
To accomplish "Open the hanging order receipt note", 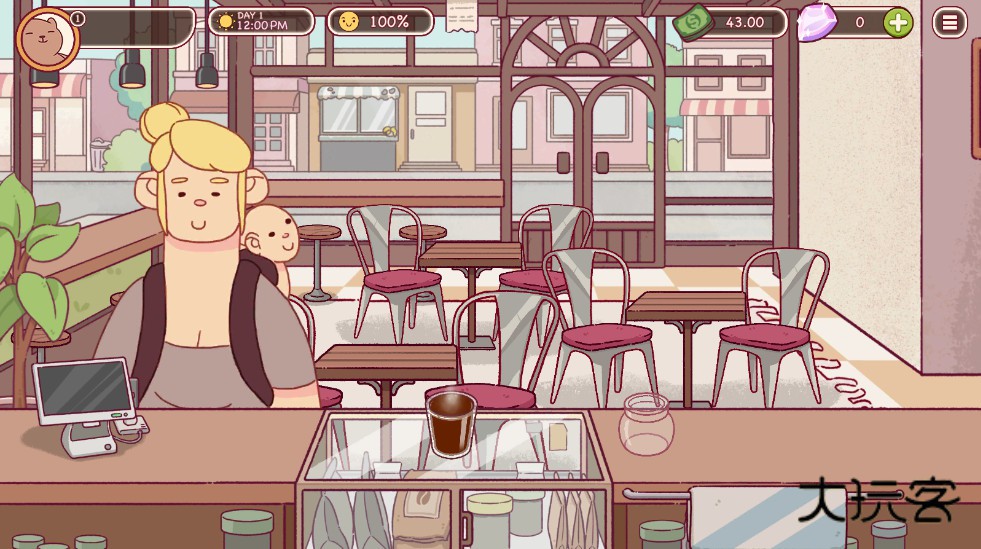I will pyautogui.click(x=461, y=16).
